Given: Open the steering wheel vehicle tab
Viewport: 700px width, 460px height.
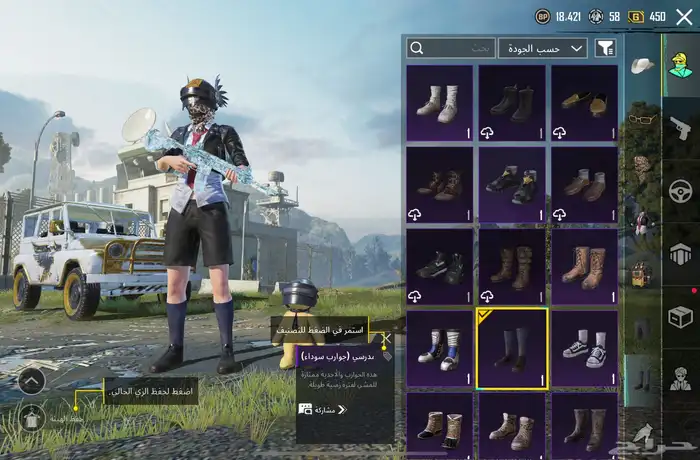Looking at the screenshot, I should (681, 190).
